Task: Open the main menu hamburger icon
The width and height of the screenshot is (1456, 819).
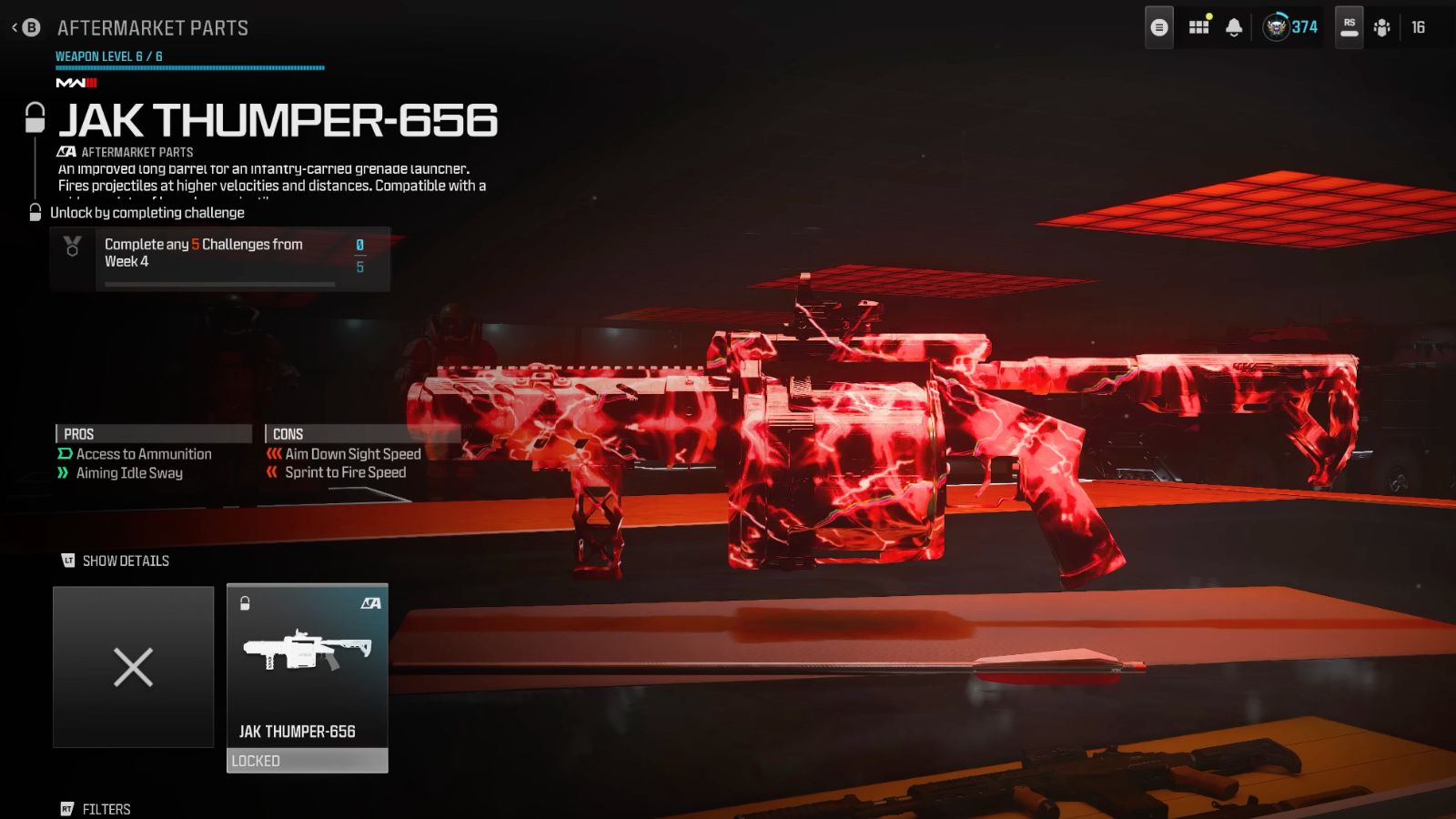Action: 1158,26
